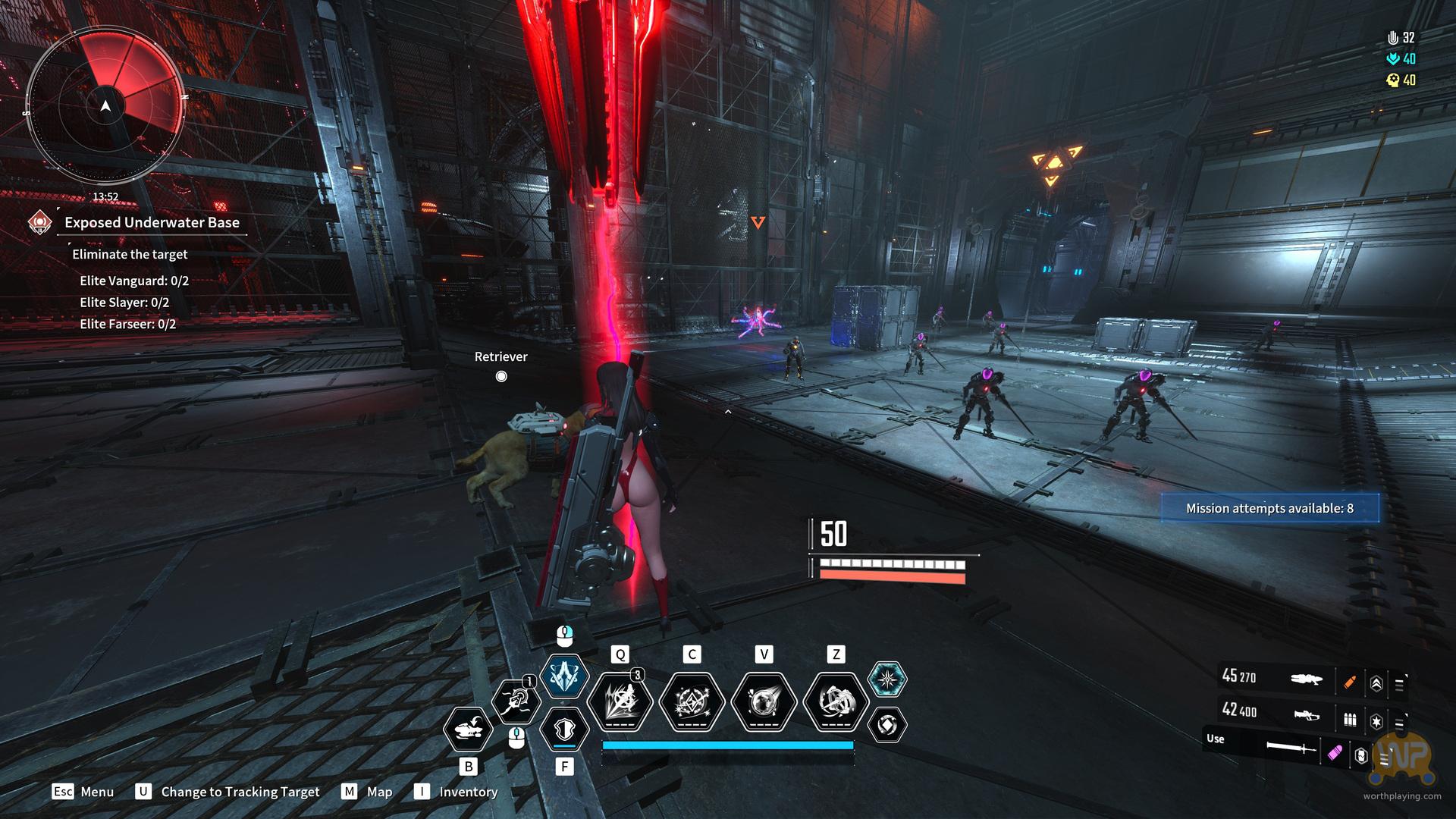Click the Mission attempts available notification
Viewport: 1456px width, 819px height.
(x=1269, y=508)
